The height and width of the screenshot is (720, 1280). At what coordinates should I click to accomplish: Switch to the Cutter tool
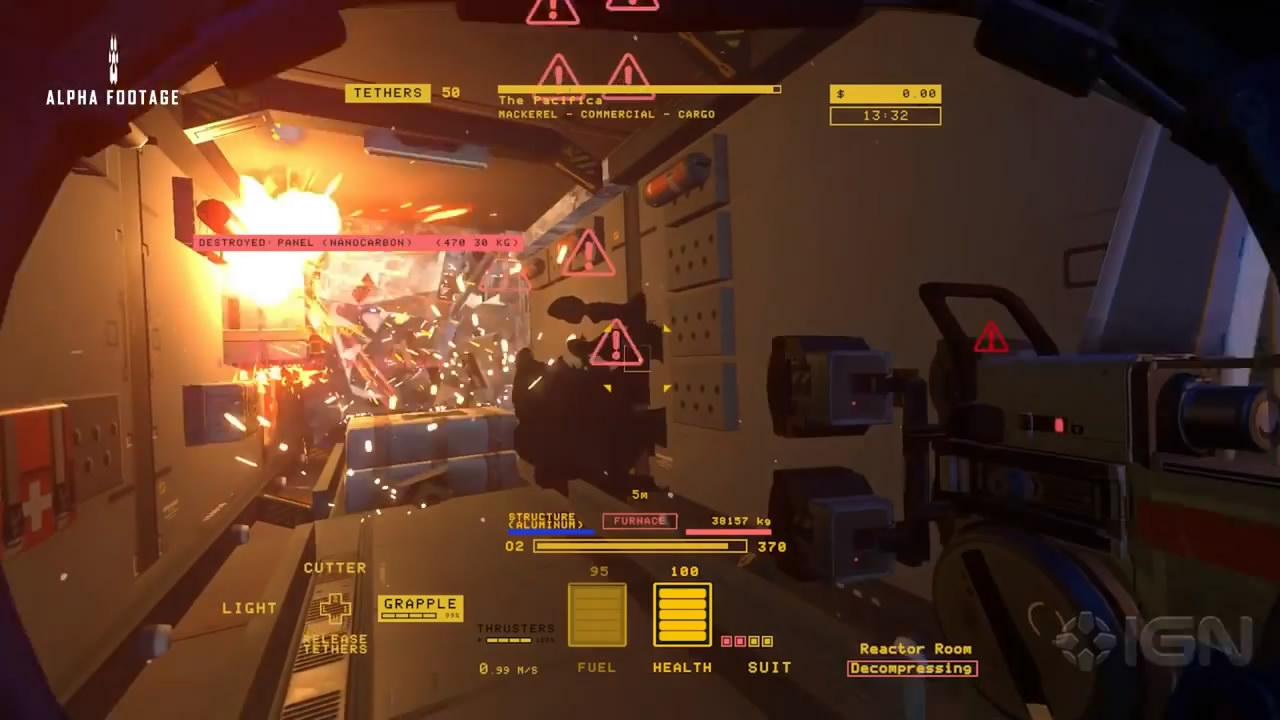[x=335, y=568]
